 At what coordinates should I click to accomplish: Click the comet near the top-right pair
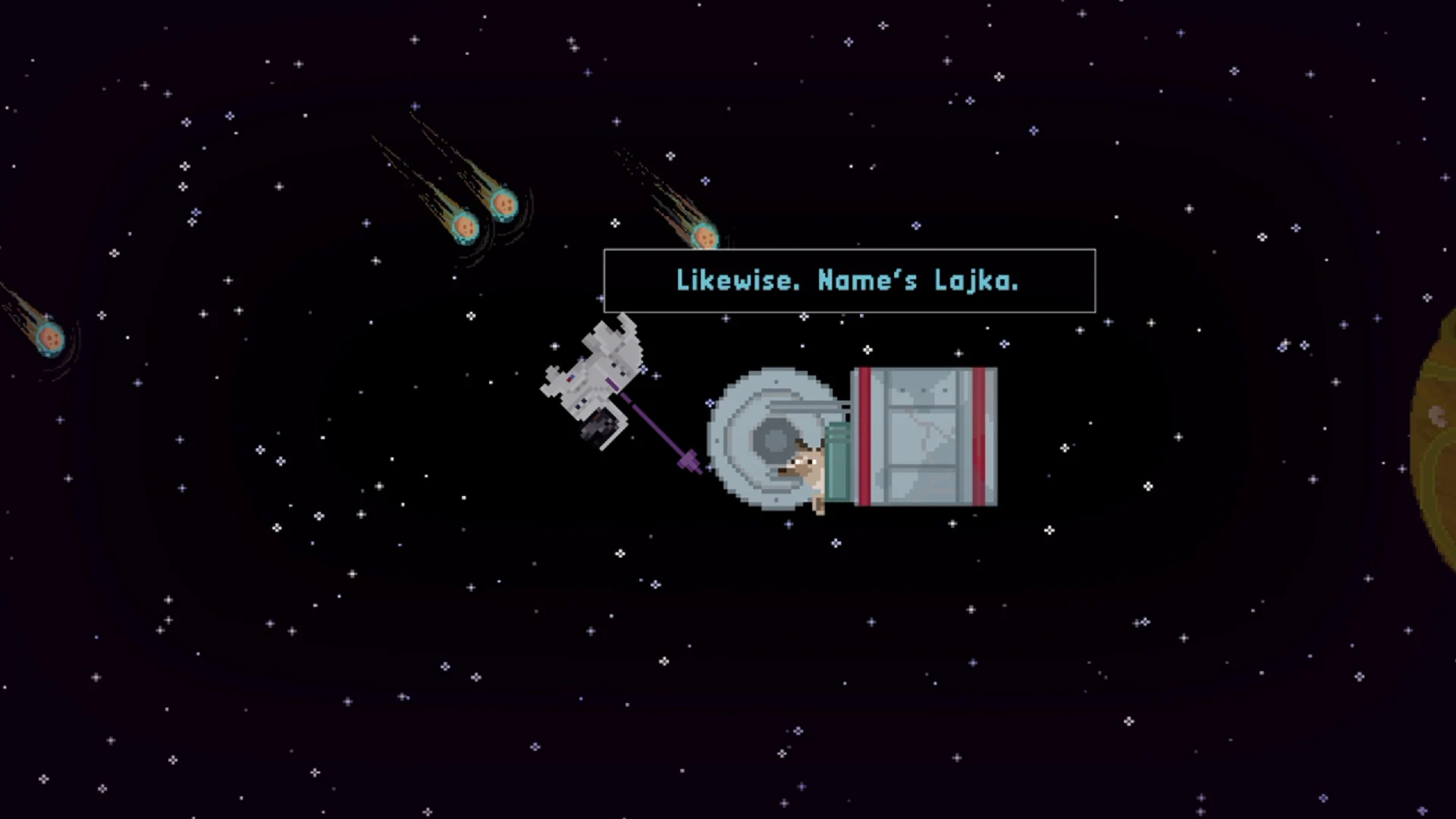[x=705, y=237]
